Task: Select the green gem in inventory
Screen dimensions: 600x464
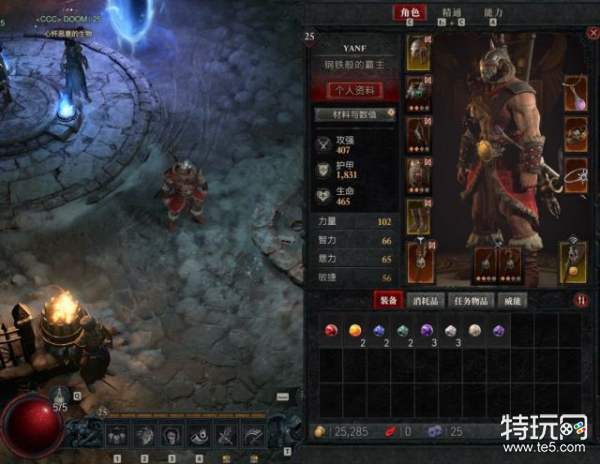Action: click(402, 330)
